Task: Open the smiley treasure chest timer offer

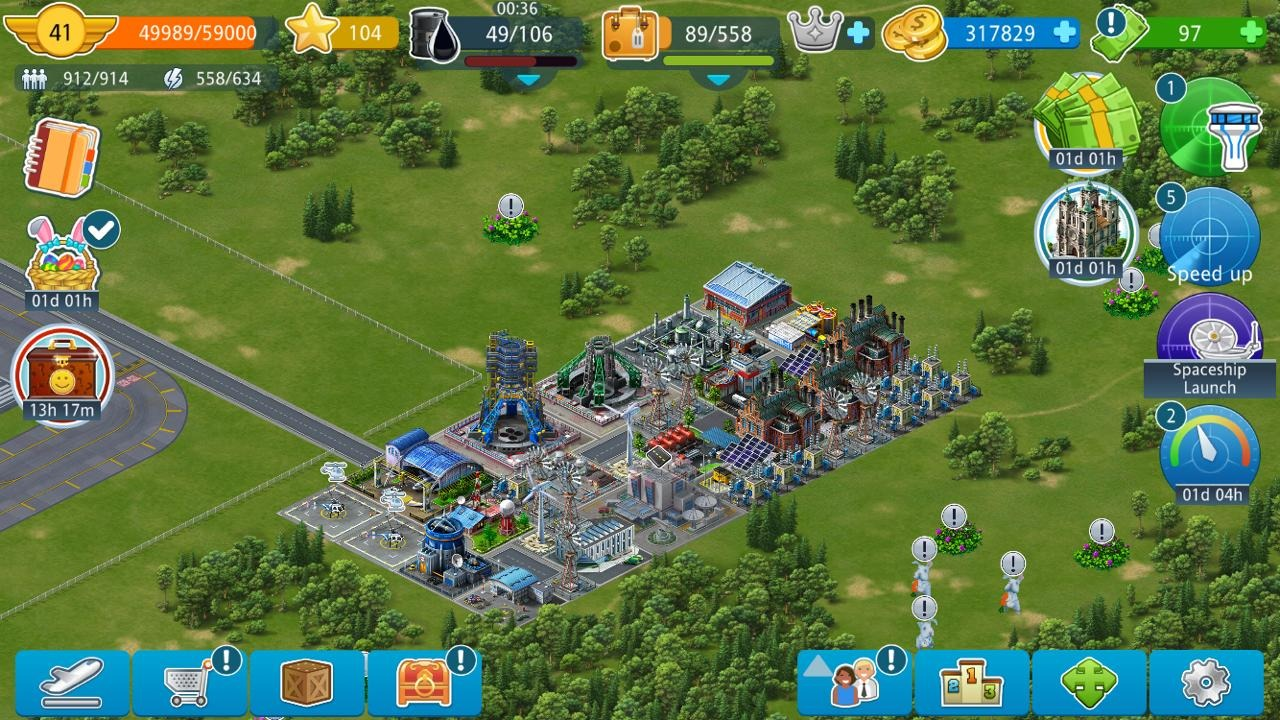Action: tap(62, 377)
